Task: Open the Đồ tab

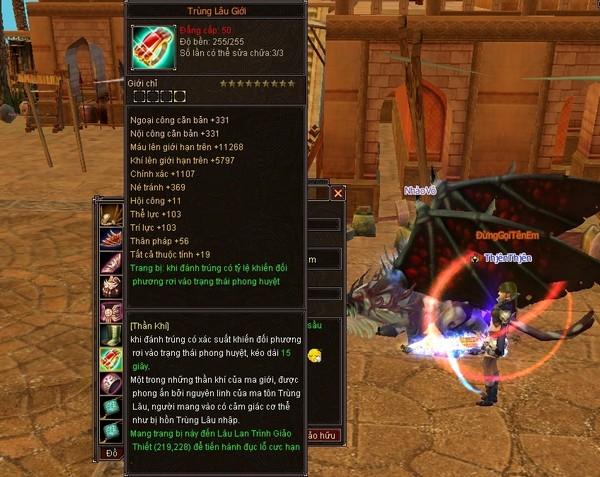Action: click(x=111, y=454)
